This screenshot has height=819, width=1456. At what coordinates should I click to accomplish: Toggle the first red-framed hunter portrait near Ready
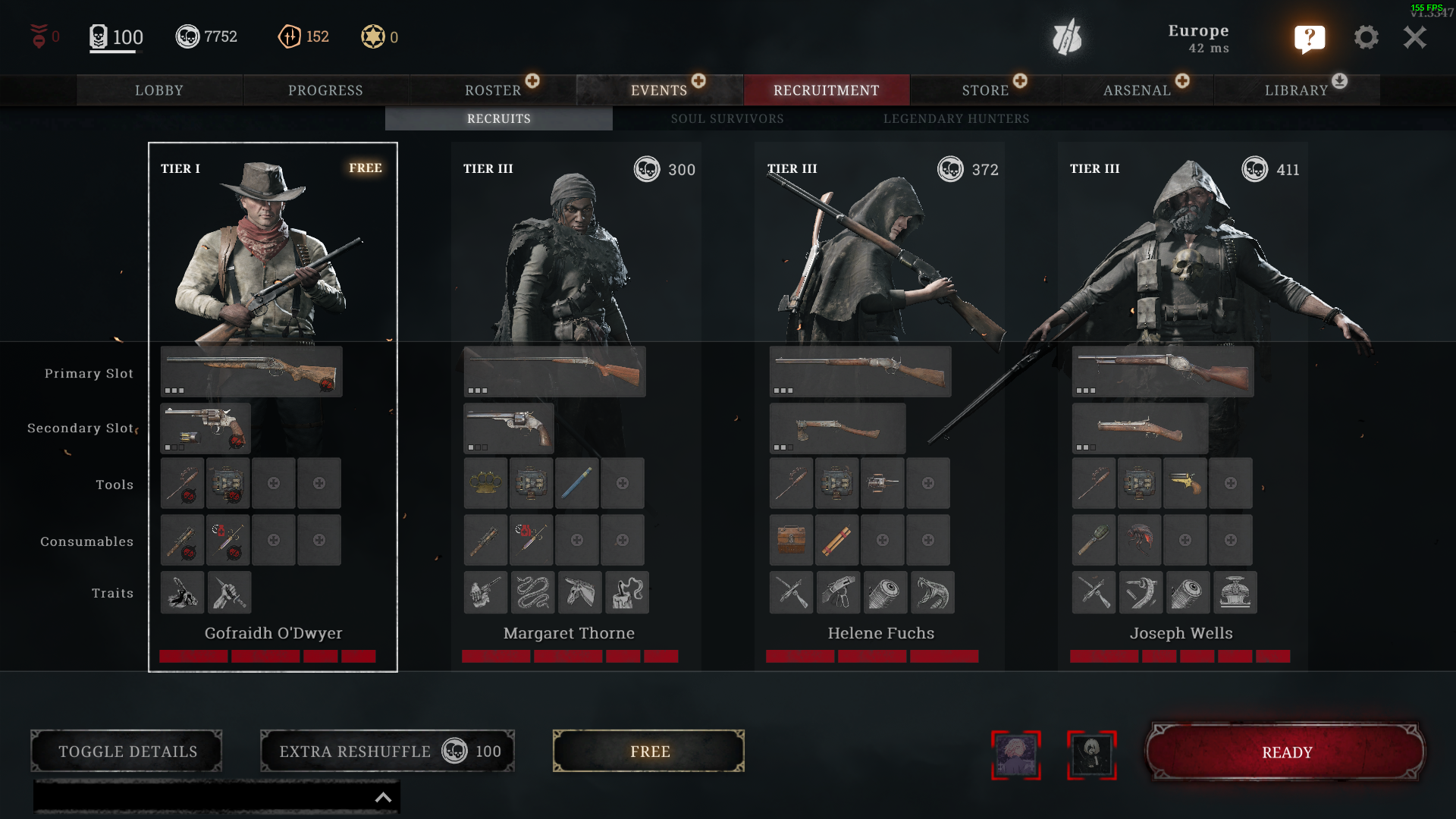(1016, 755)
